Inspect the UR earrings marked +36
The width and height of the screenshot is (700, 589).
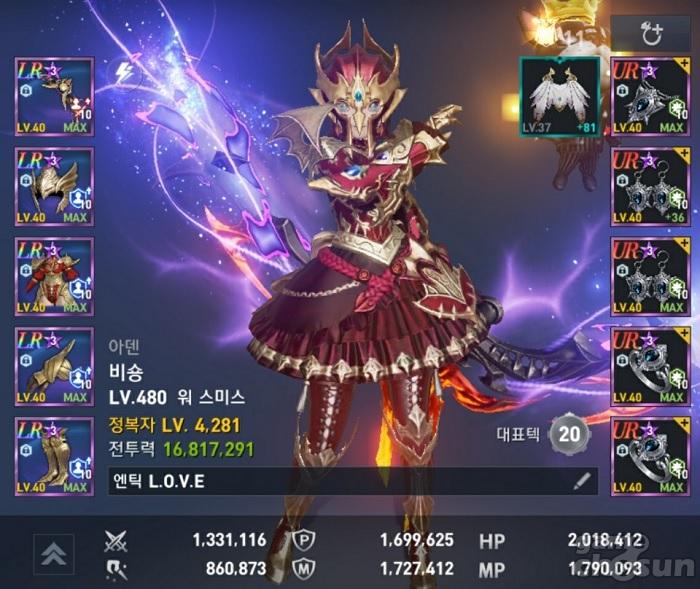pos(650,186)
